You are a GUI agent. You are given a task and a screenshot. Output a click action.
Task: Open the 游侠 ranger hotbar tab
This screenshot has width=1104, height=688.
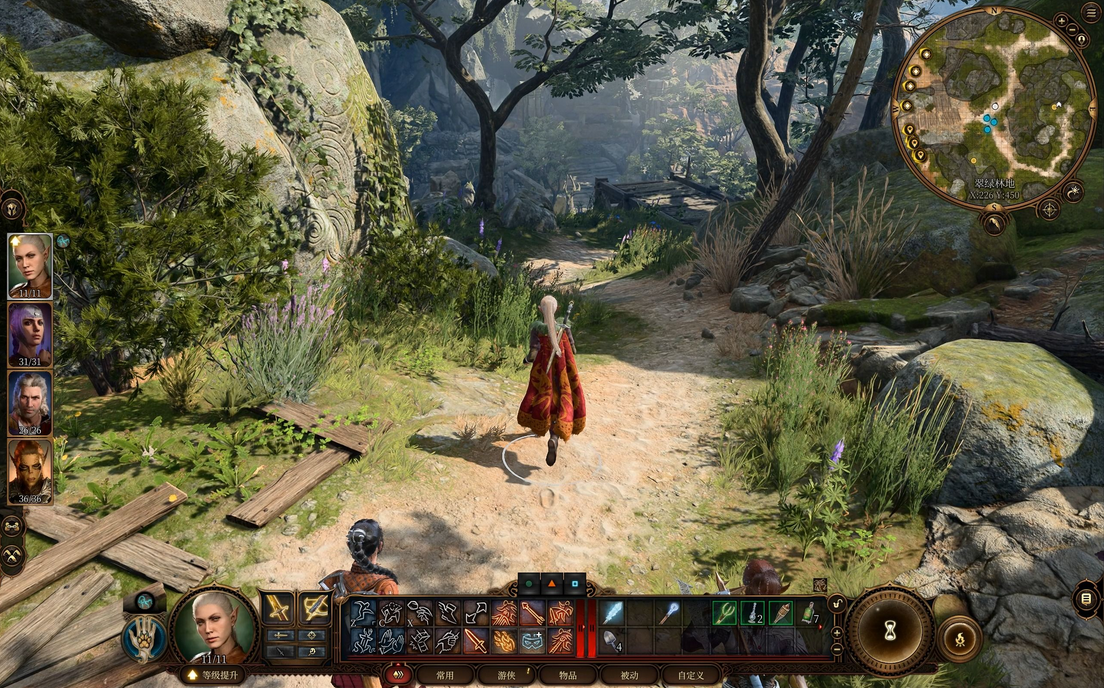507,675
